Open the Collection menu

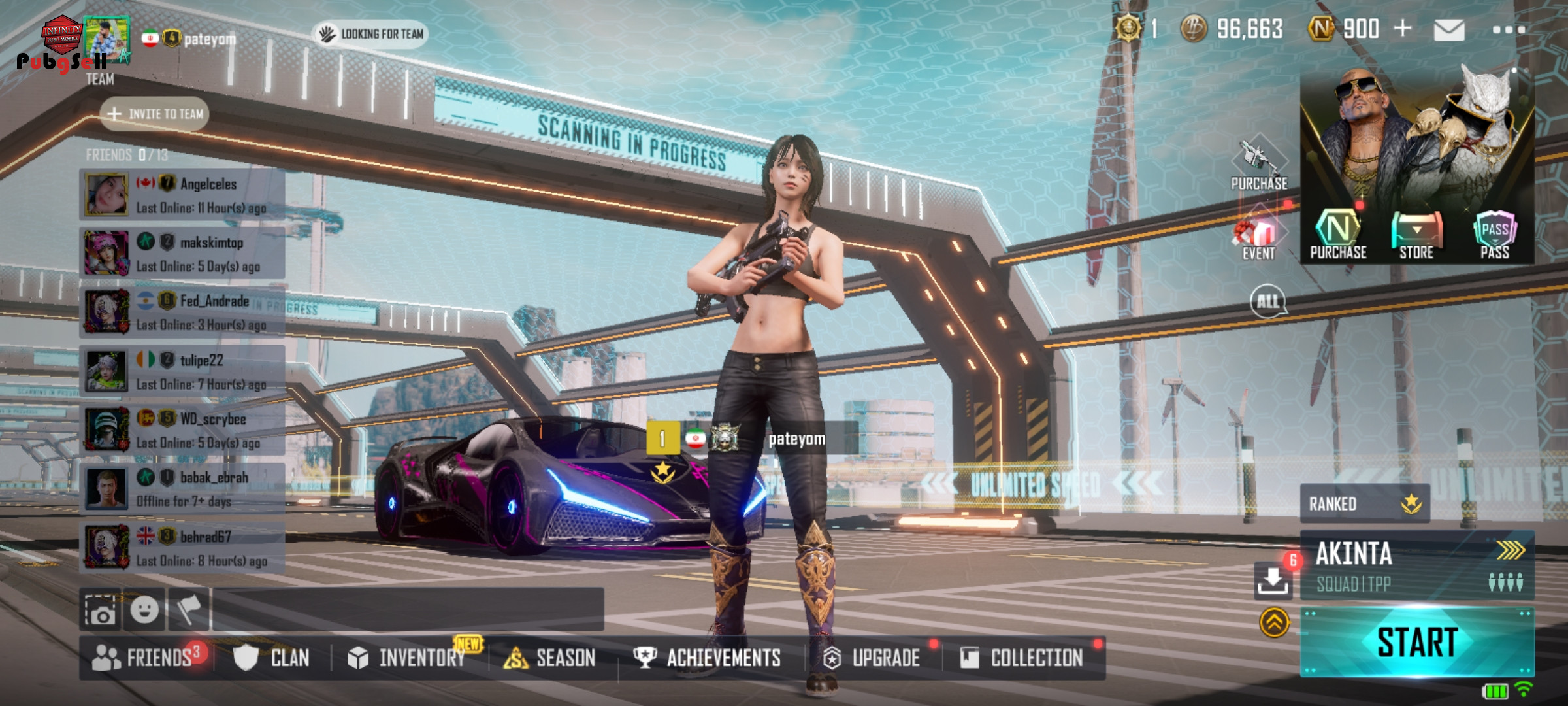1022,658
